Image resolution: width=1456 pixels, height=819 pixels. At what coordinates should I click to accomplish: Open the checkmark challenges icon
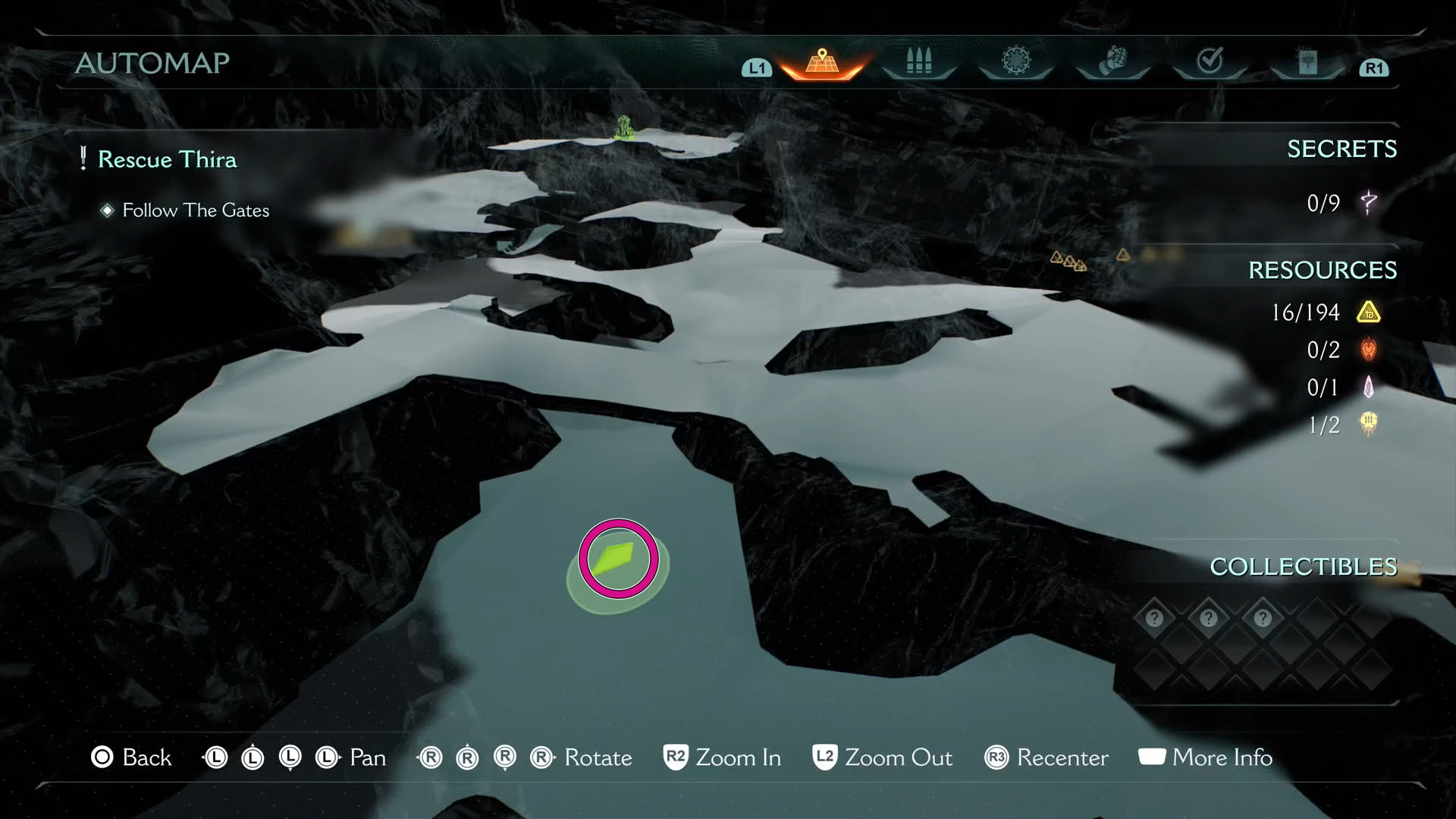click(x=1210, y=62)
